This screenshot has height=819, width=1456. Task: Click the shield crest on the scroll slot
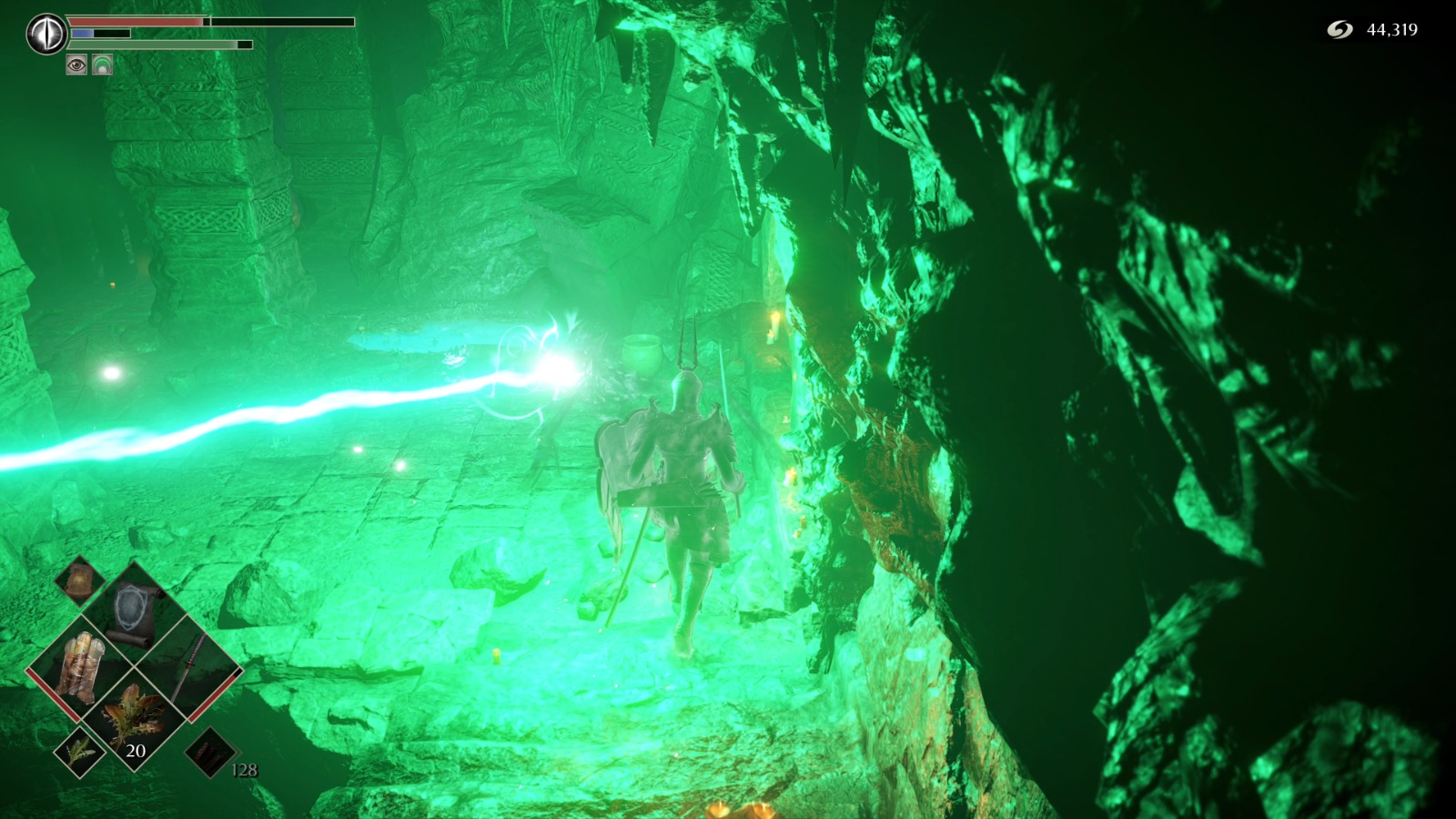click(x=129, y=605)
